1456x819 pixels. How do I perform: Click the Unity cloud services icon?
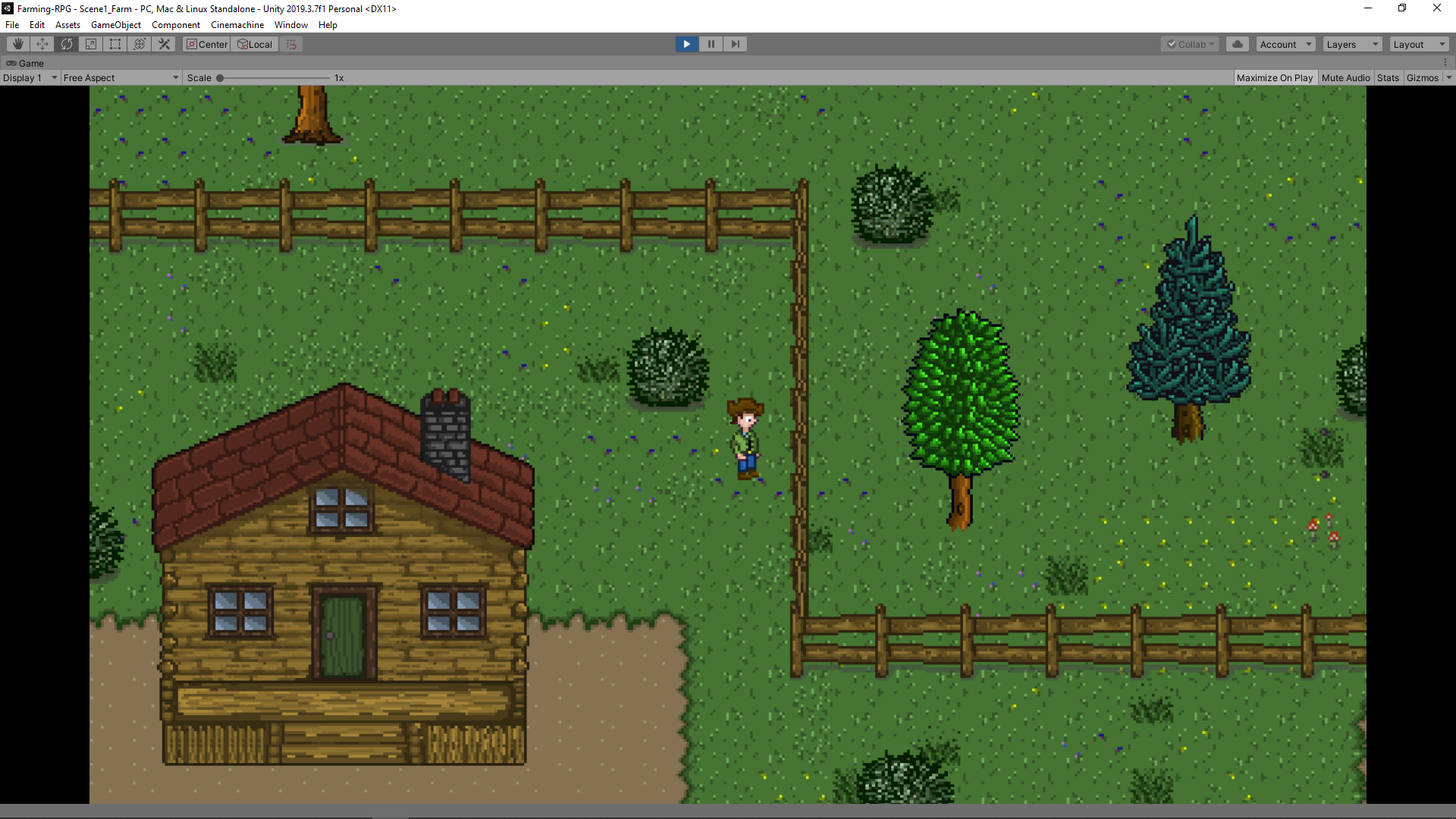pos(1237,44)
